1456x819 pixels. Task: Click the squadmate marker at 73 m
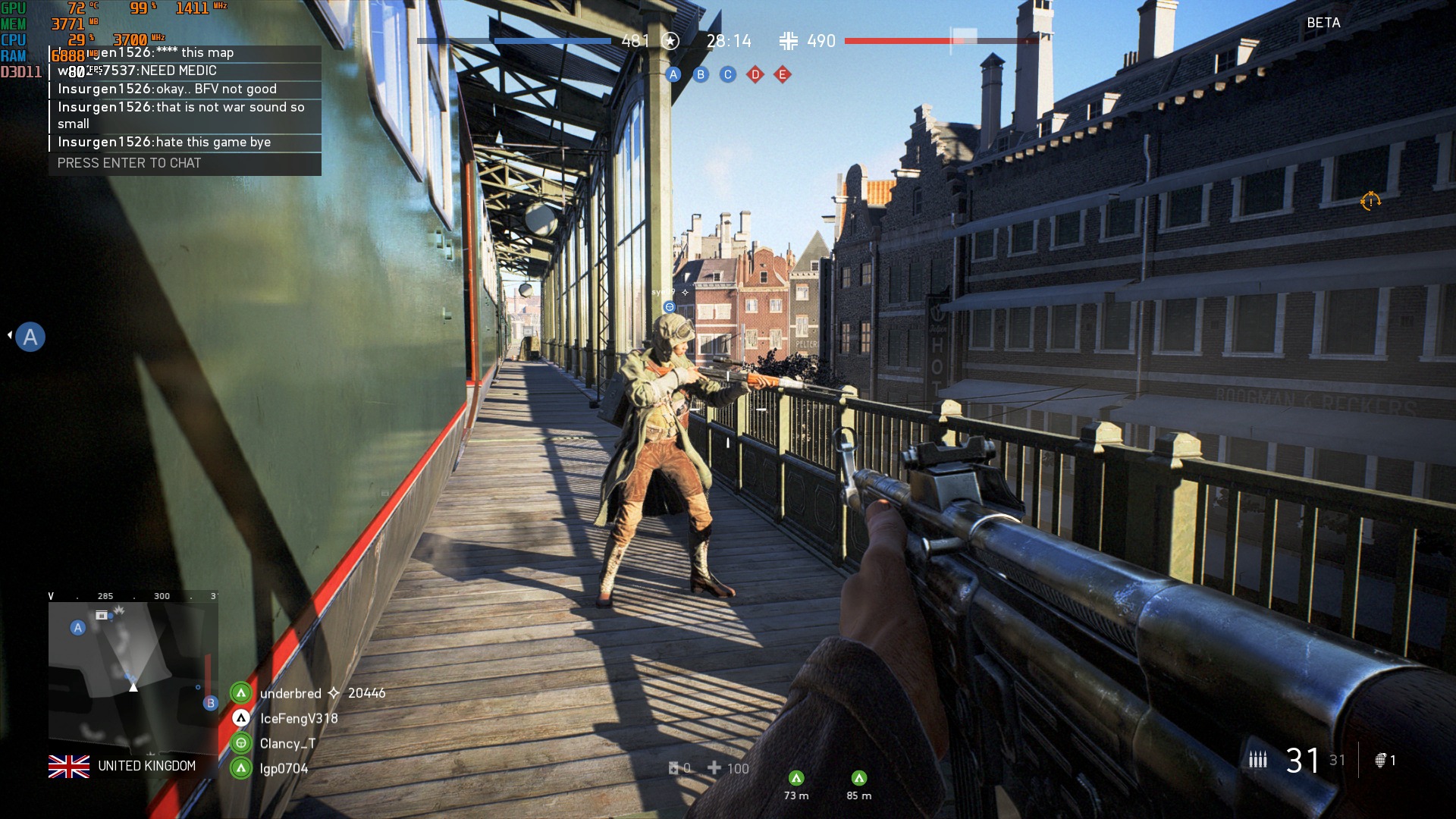coord(796,778)
